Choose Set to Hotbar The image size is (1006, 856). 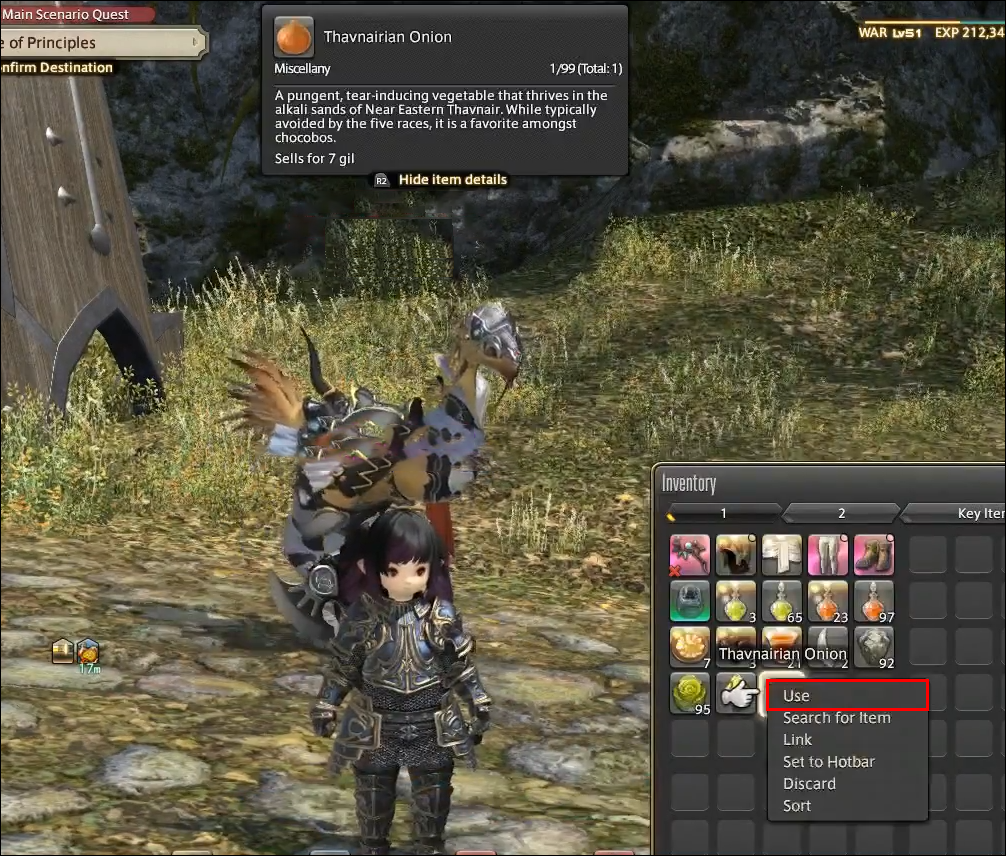pos(828,762)
